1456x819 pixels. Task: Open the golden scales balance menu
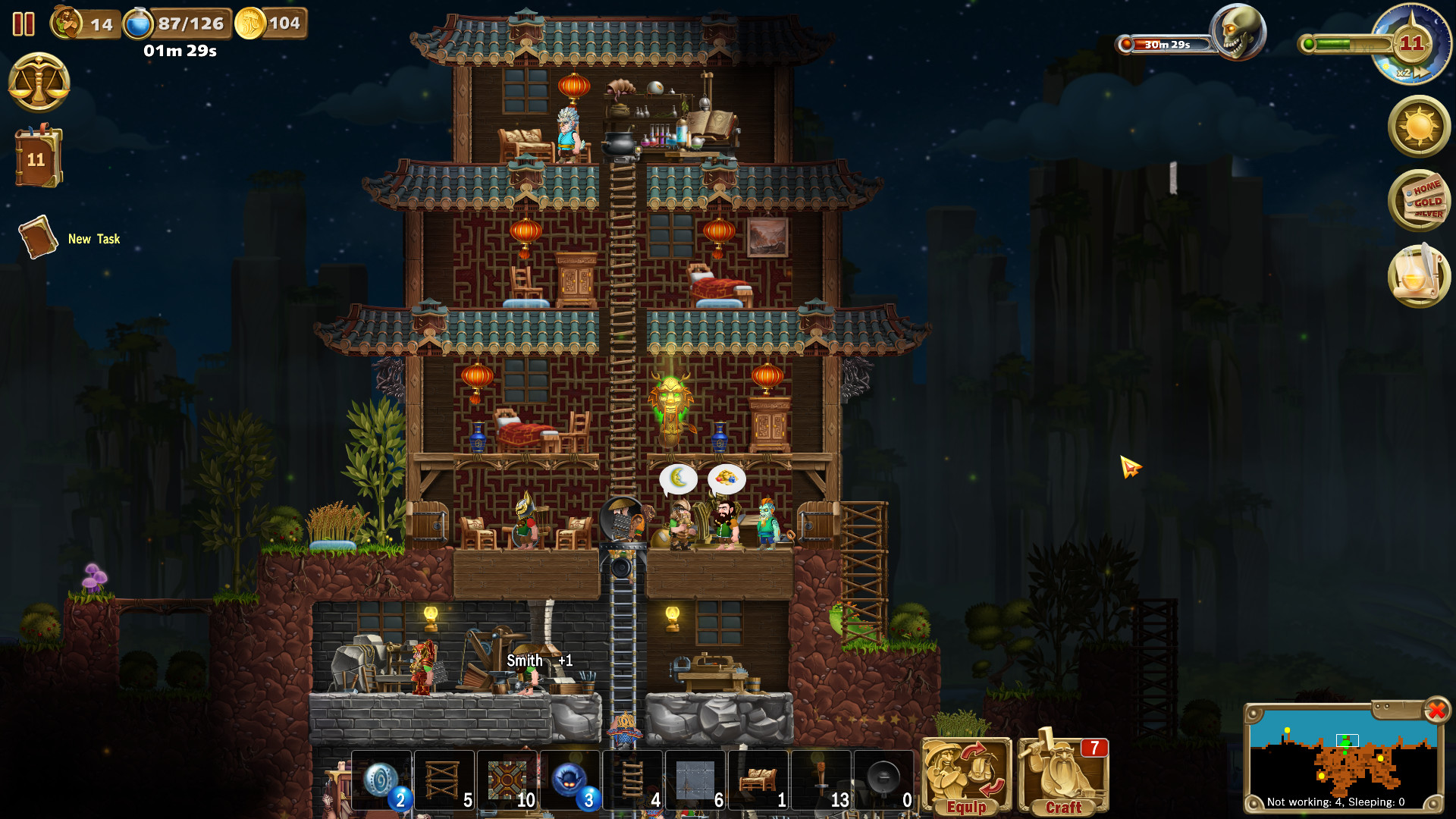coord(39,82)
